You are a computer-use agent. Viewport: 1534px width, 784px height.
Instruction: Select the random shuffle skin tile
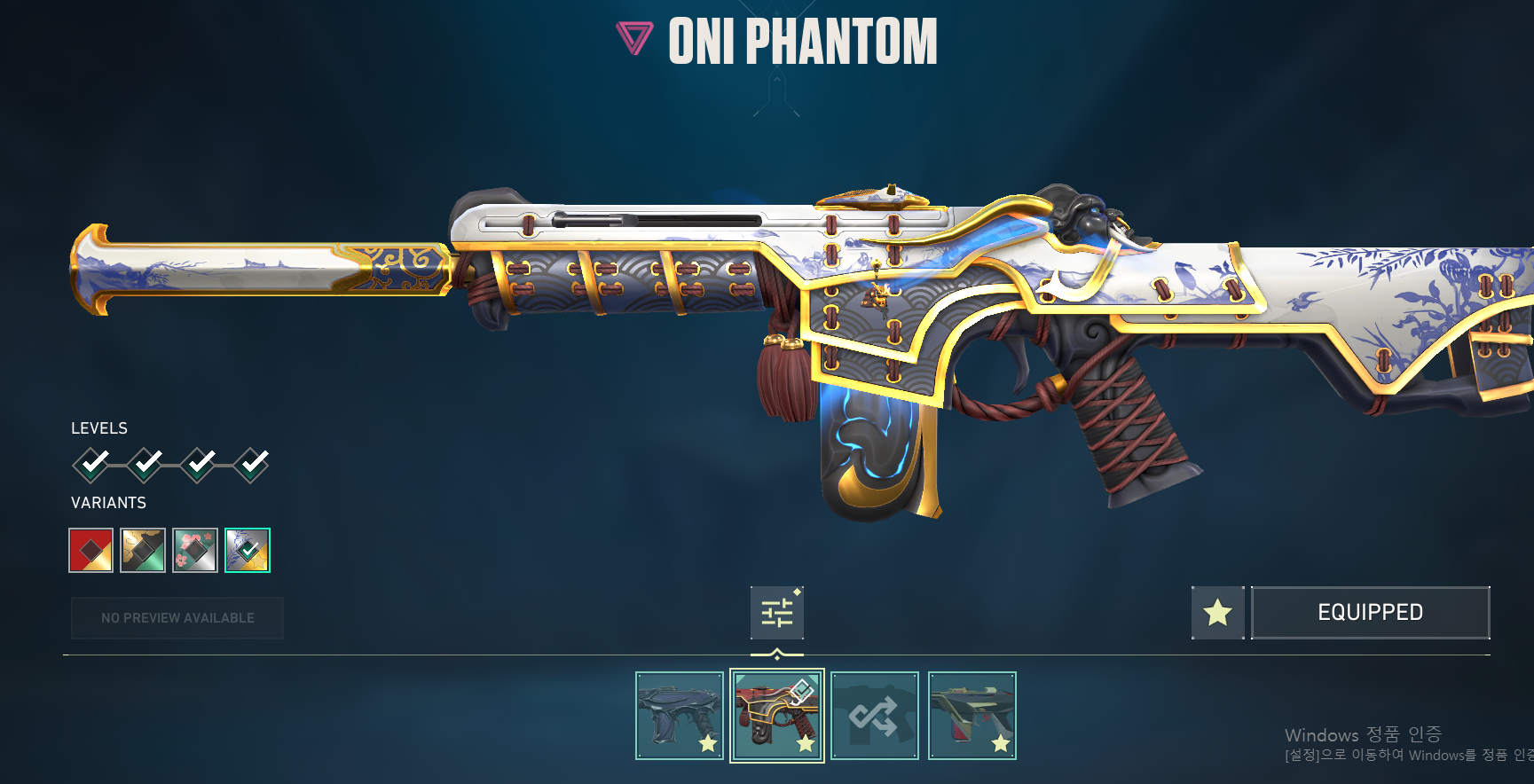click(x=875, y=716)
